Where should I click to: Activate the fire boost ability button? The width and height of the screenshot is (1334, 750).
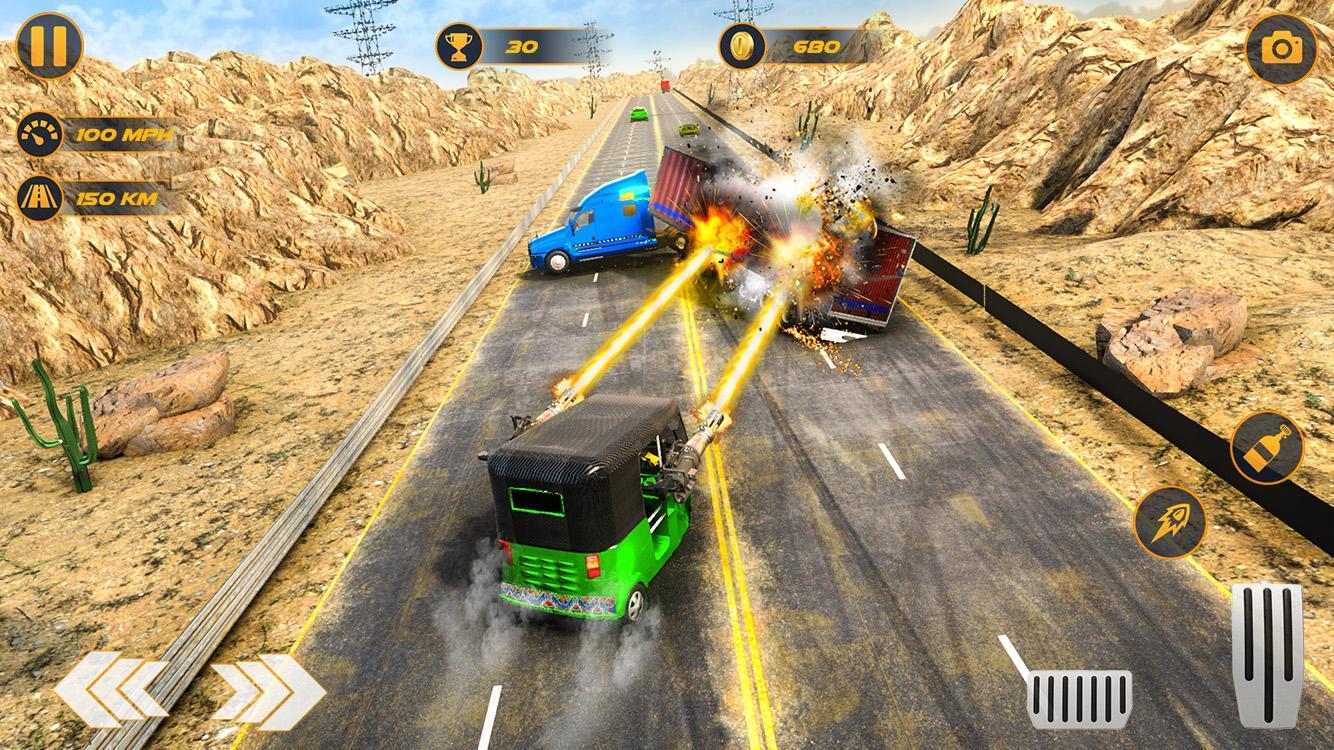[x=1173, y=521]
